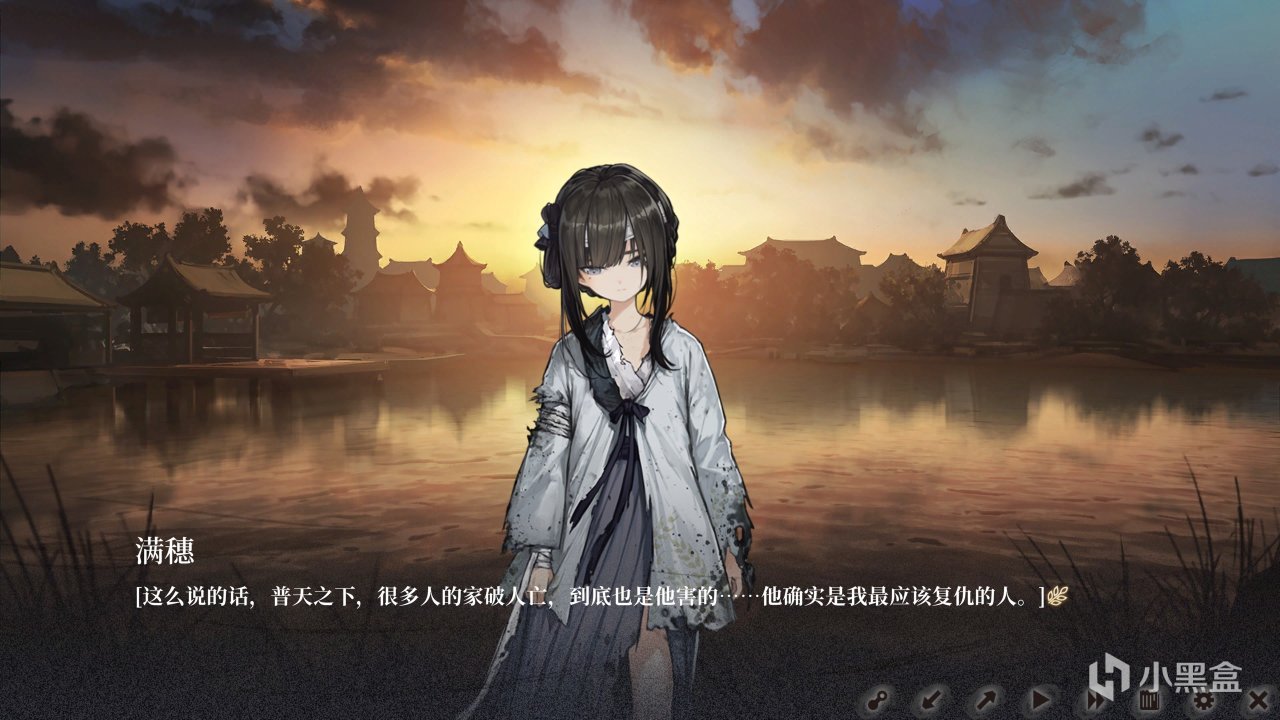Screen dimensions: 1280x720
Task: Open game settings with the gear icon
Action: tap(1203, 701)
